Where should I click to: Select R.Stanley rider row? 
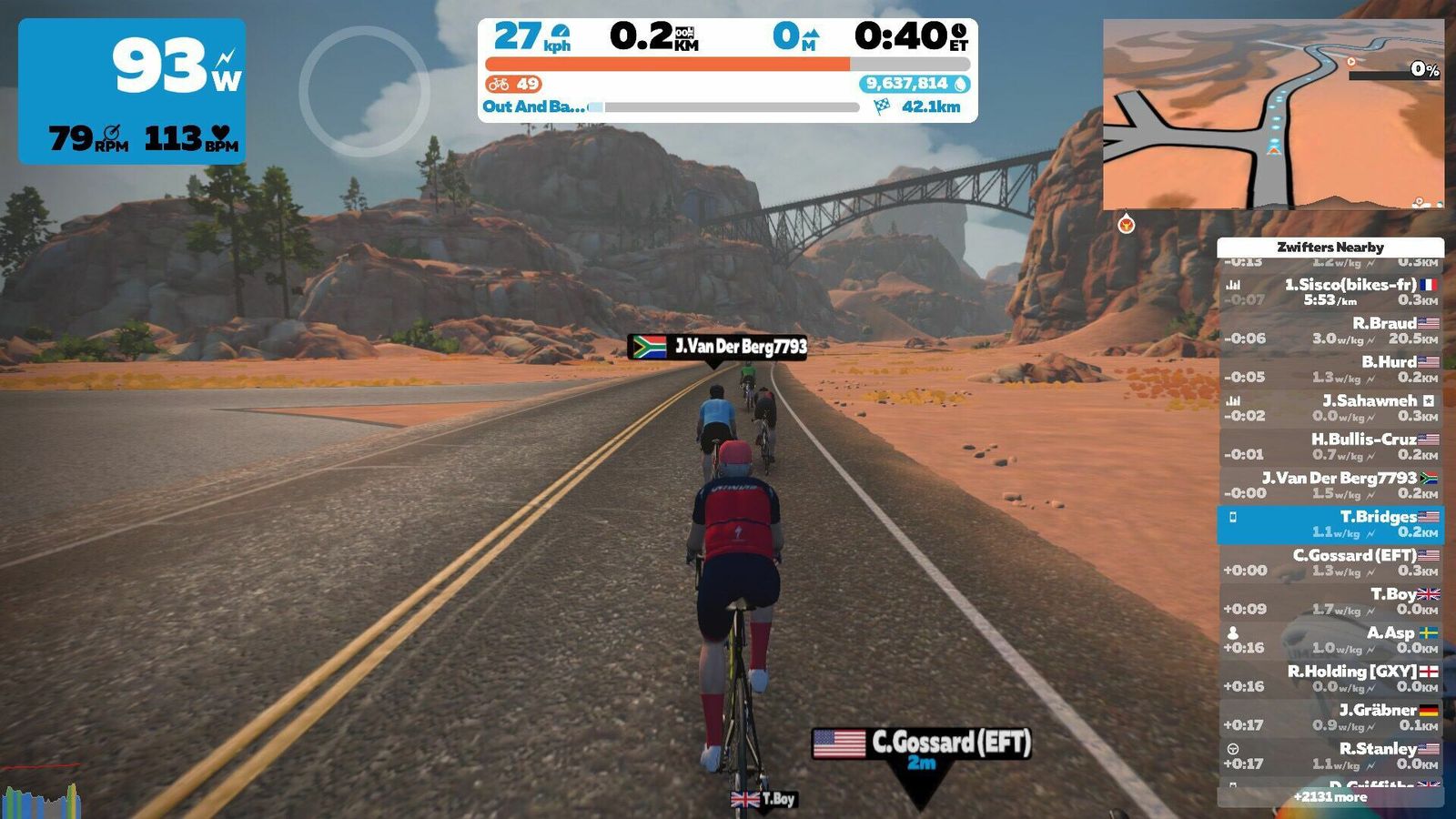tap(1330, 756)
